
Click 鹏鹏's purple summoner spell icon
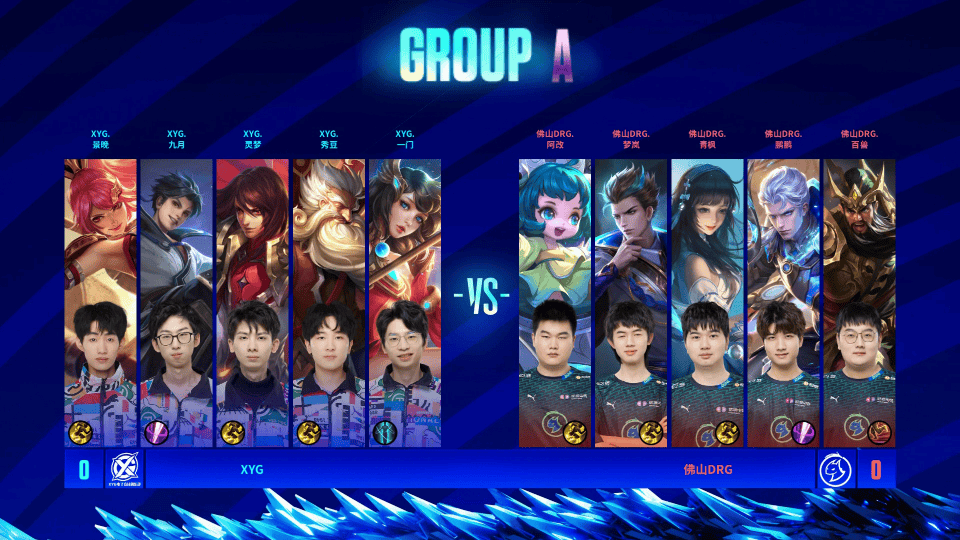802,432
